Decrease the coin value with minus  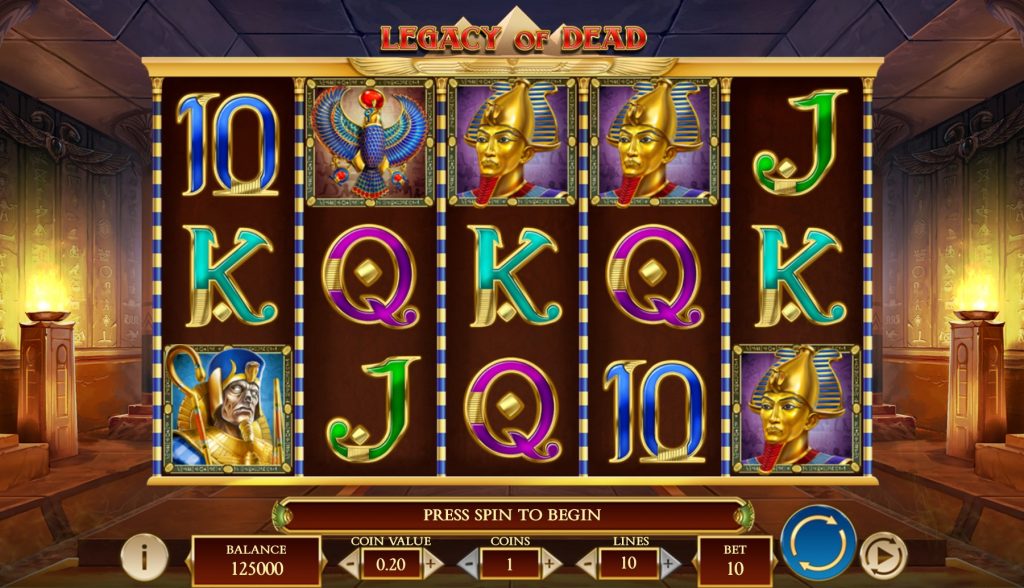pyautogui.click(x=350, y=563)
